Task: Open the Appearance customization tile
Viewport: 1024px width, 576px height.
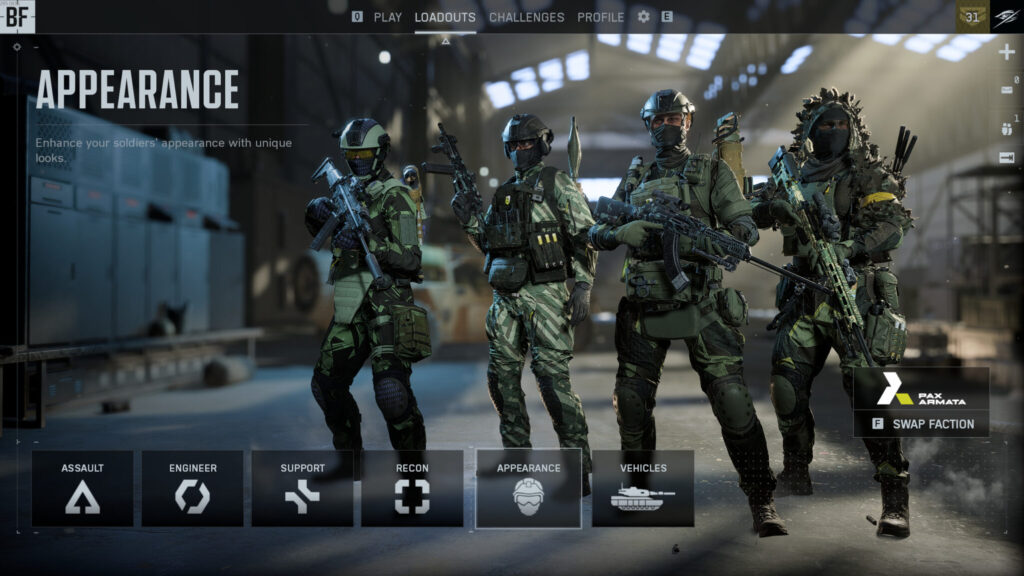Action: coord(528,488)
